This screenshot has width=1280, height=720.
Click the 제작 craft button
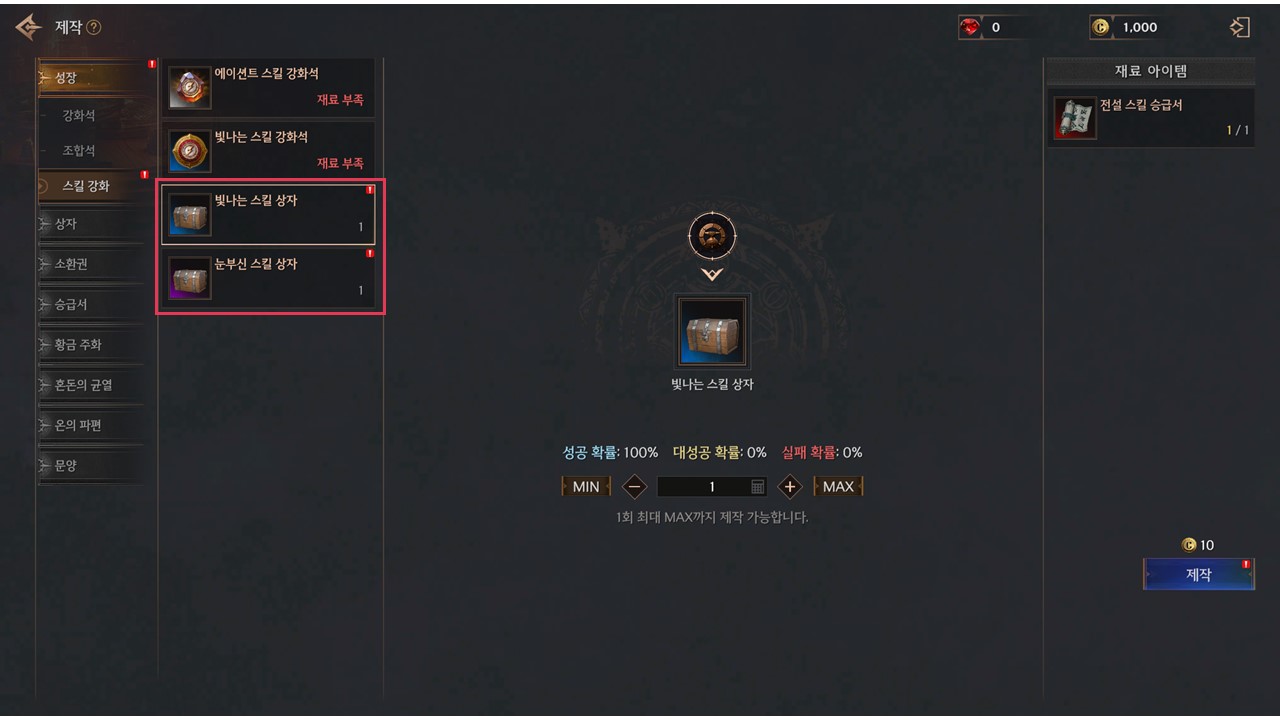click(1198, 575)
